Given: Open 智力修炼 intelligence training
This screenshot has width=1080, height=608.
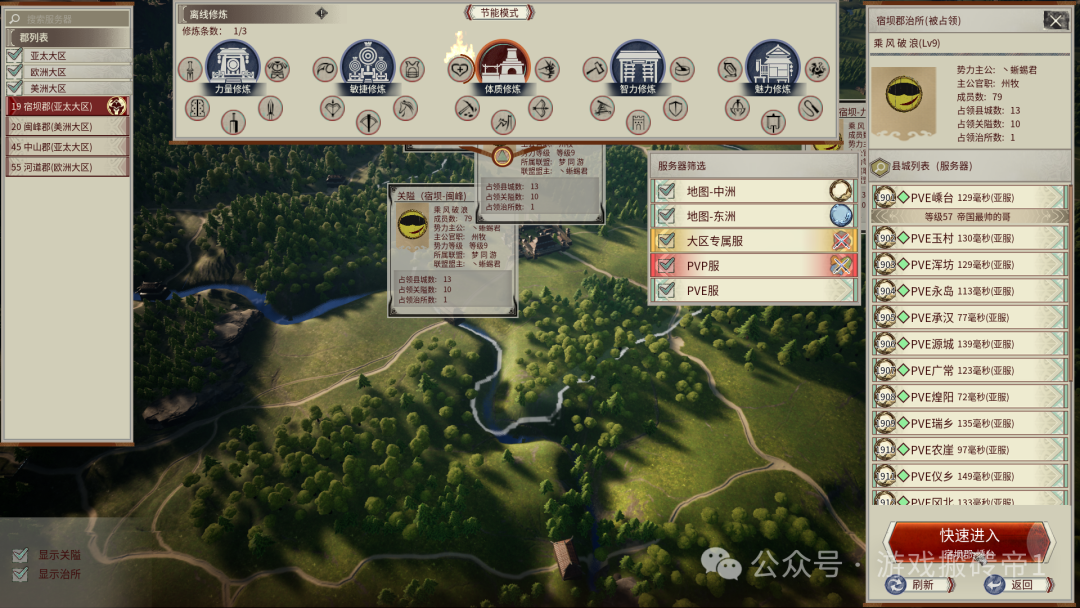Looking at the screenshot, I should click(x=637, y=67).
